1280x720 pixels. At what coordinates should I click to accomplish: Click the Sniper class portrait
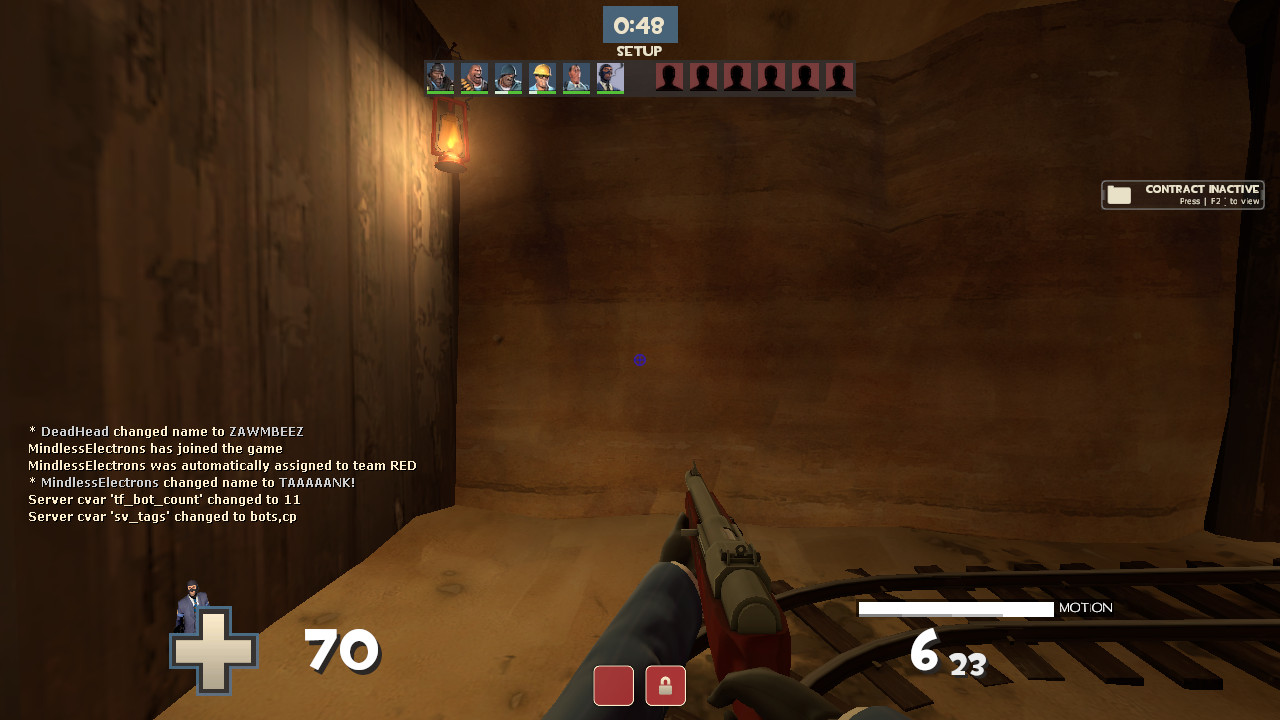pyautogui.click(x=440, y=78)
